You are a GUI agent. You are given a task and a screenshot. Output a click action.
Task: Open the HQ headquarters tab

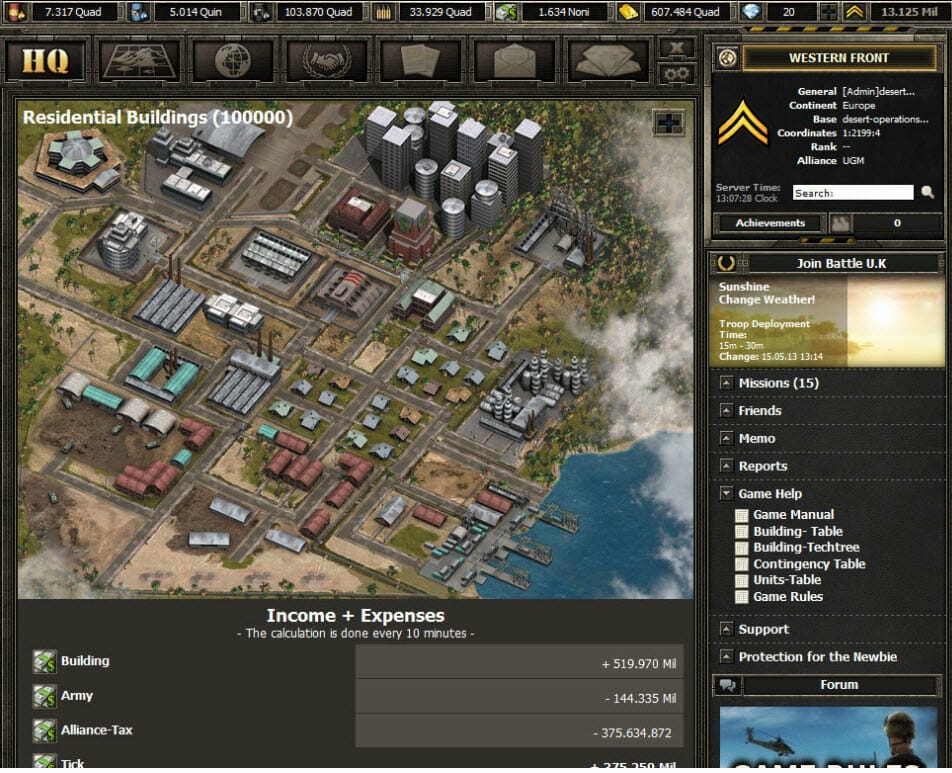(46, 60)
